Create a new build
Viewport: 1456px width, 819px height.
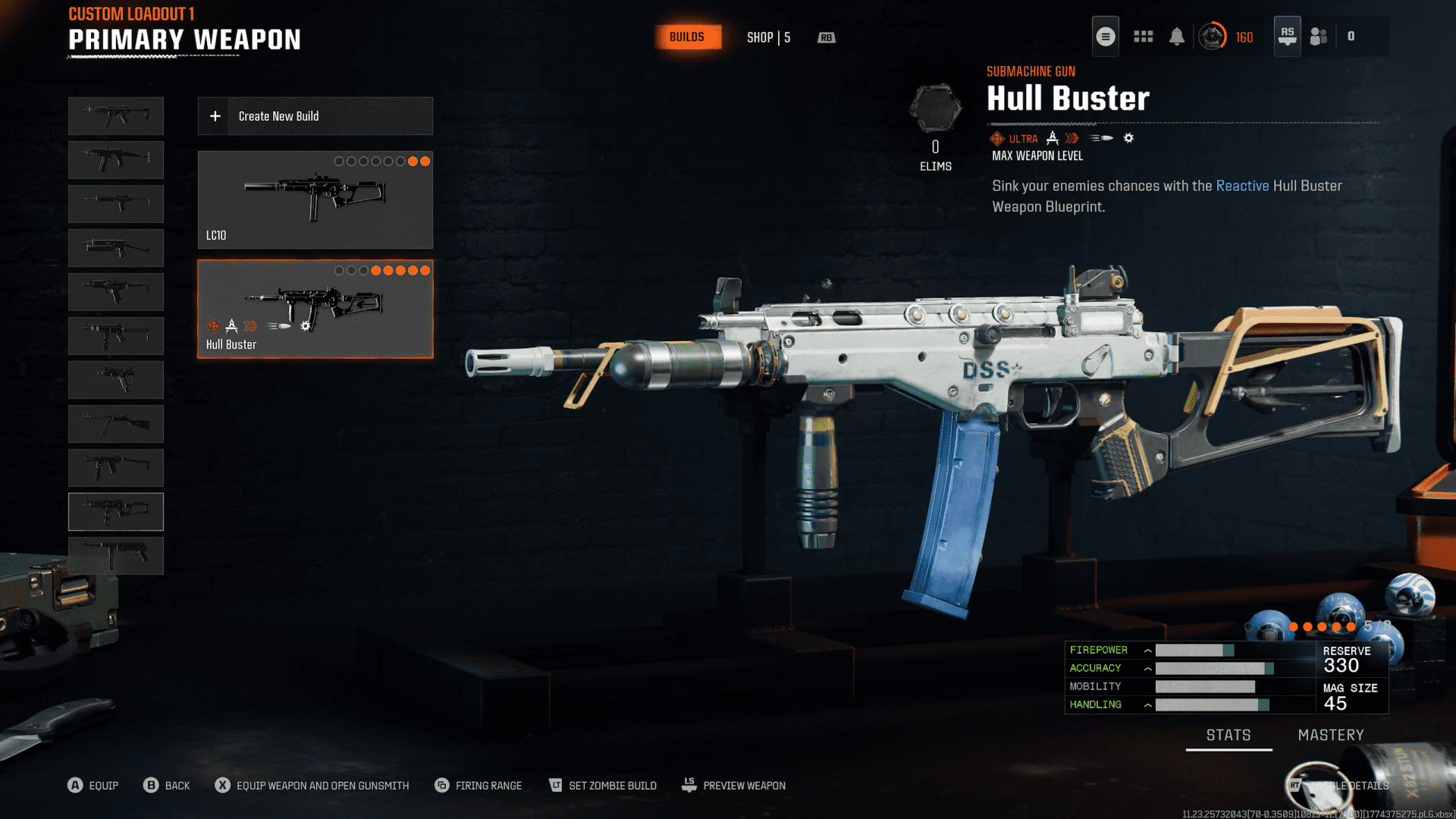[315, 116]
